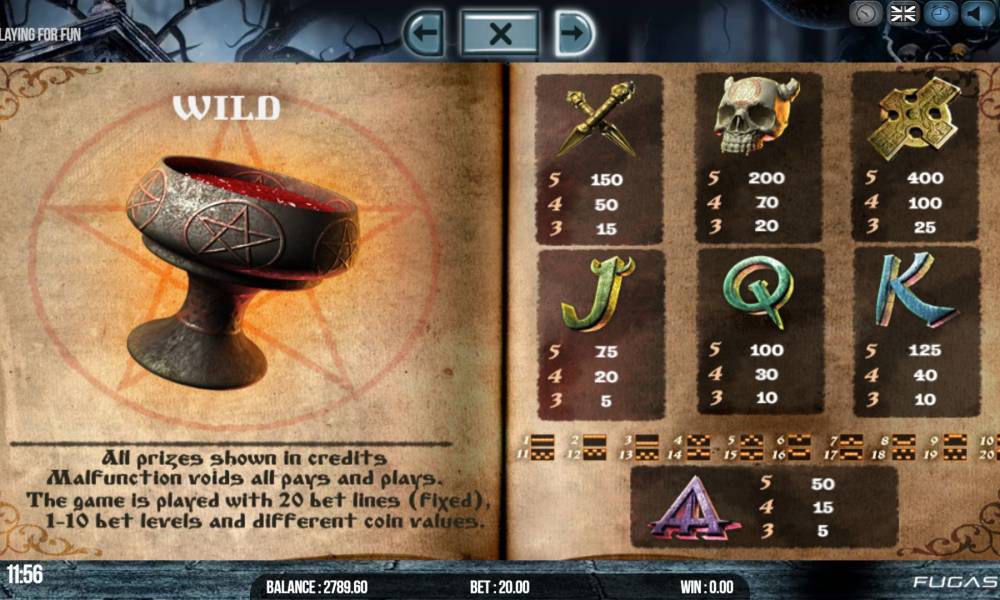Toggle sound with the speaker icon

(x=975, y=14)
